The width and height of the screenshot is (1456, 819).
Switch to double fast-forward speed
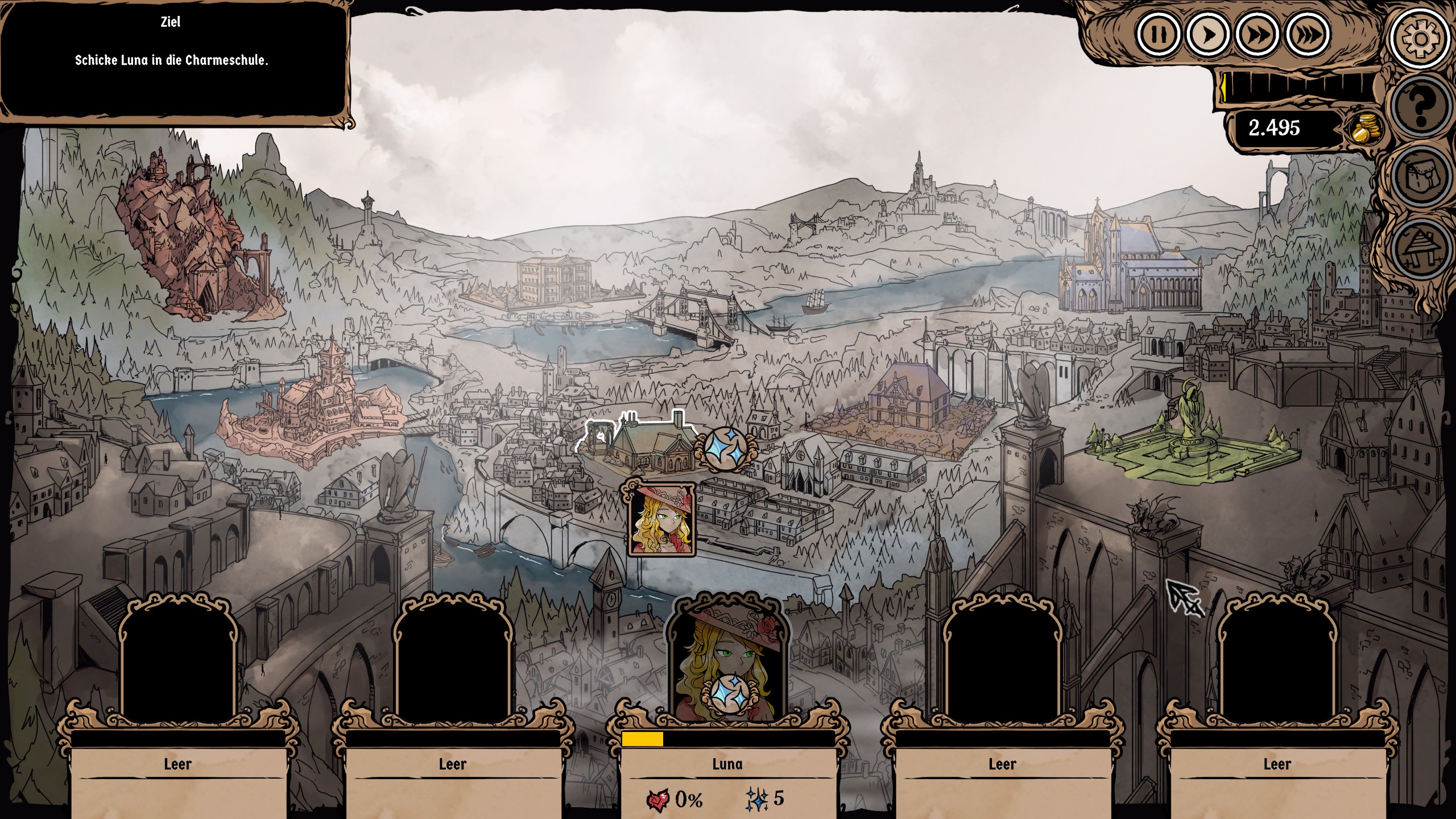[1258, 35]
